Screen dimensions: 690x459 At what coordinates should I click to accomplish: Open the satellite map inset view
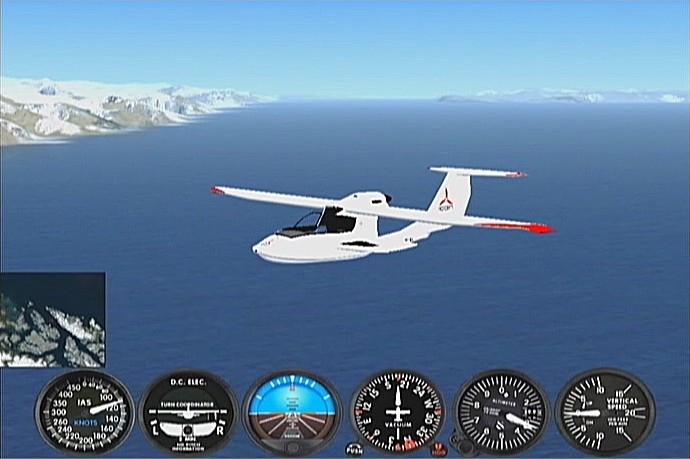[x=52, y=319]
